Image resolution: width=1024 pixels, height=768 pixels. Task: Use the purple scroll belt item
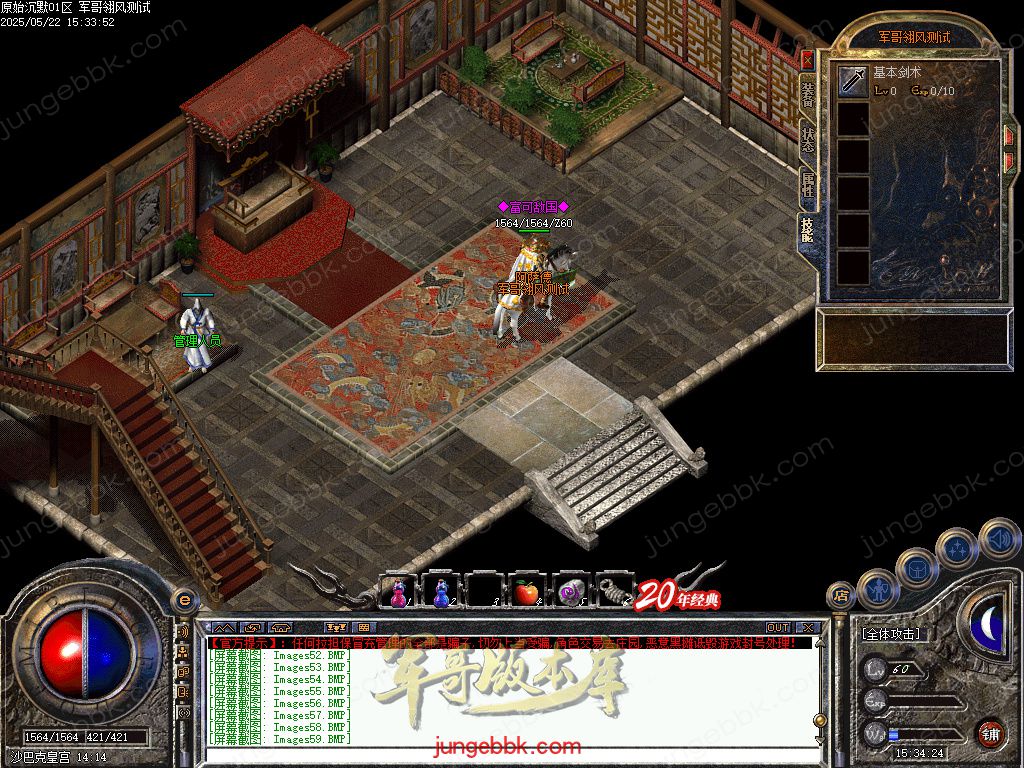pos(570,592)
